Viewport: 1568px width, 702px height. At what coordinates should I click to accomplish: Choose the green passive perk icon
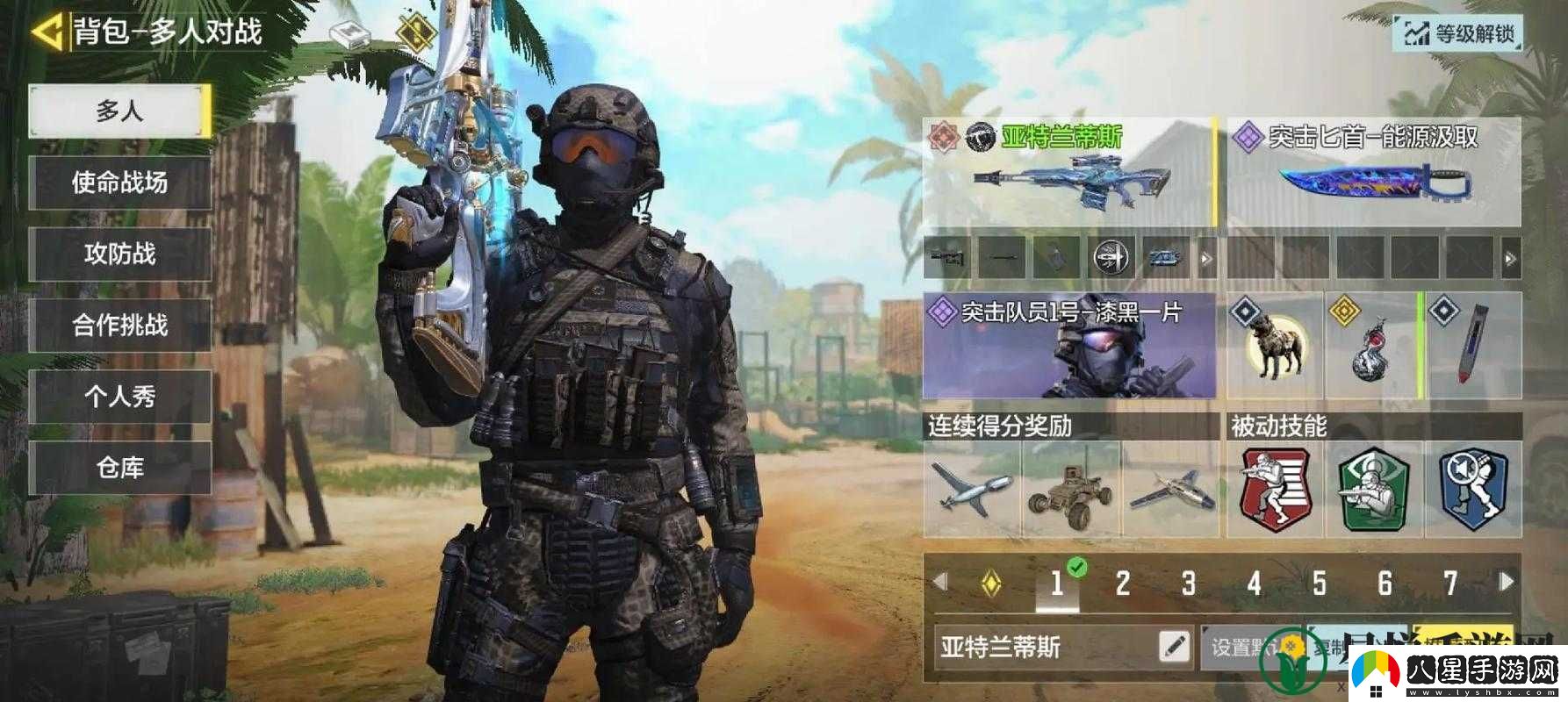1373,490
